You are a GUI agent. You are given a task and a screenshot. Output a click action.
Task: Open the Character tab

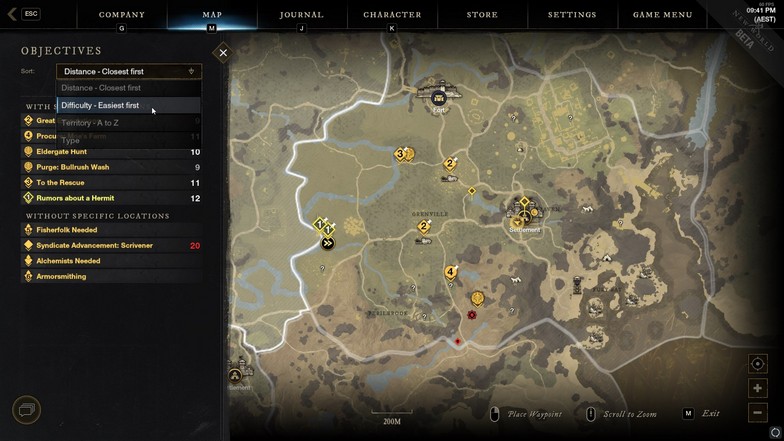click(392, 15)
